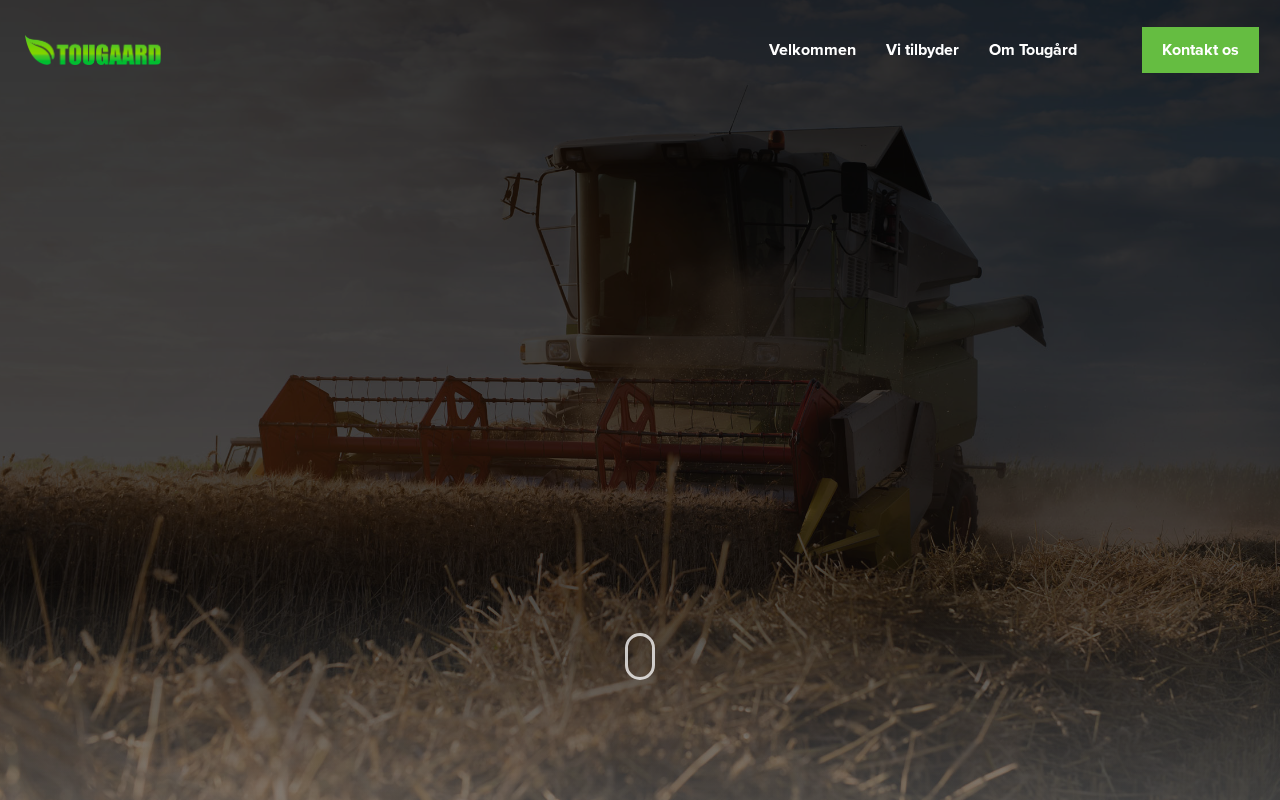The image size is (1280, 800).
Task: Go to the Vi tilbyder section
Action: (x=922, y=50)
